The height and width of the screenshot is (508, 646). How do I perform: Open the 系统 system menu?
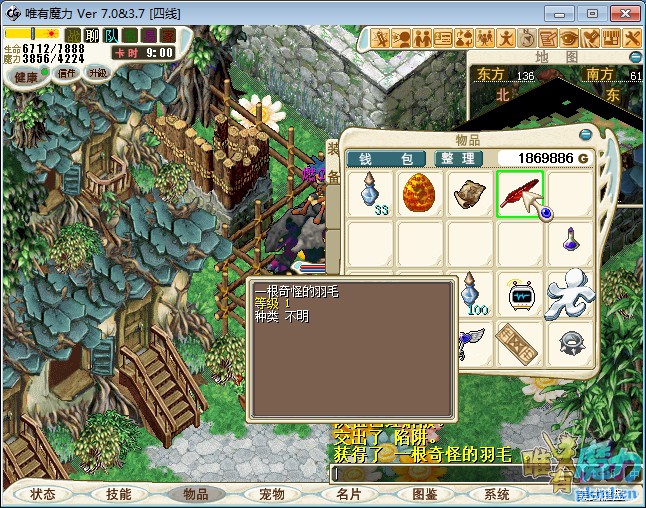pyautogui.click(x=497, y=494)
